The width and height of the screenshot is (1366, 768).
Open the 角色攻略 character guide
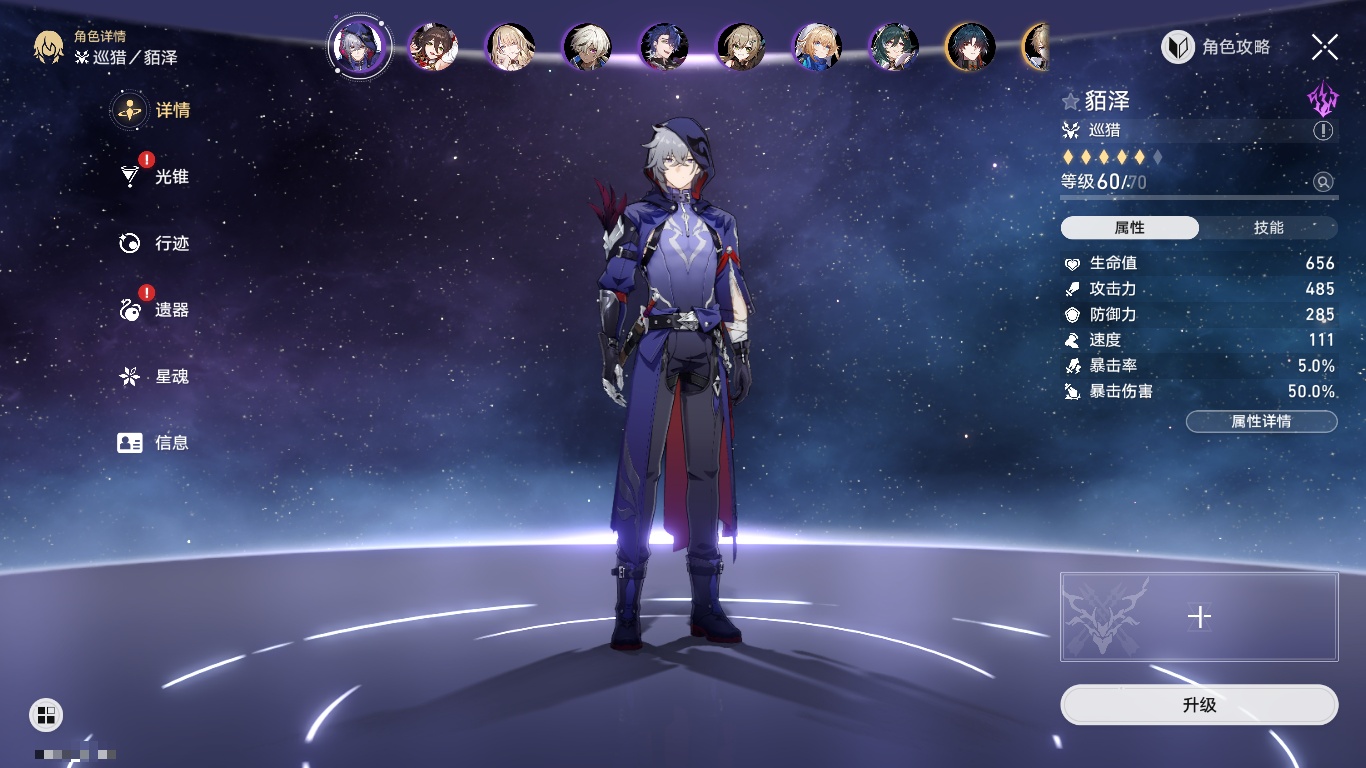click(1216, 47)
